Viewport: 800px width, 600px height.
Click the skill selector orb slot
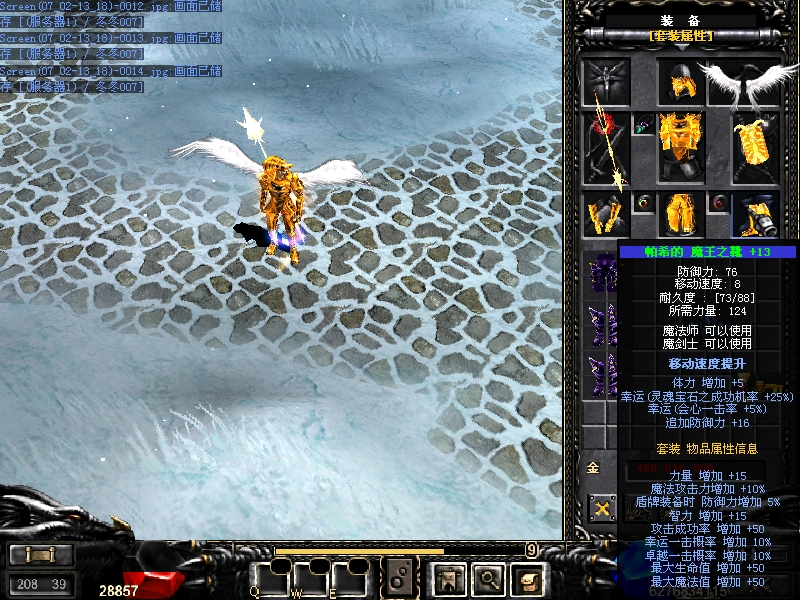click(400, 577)
